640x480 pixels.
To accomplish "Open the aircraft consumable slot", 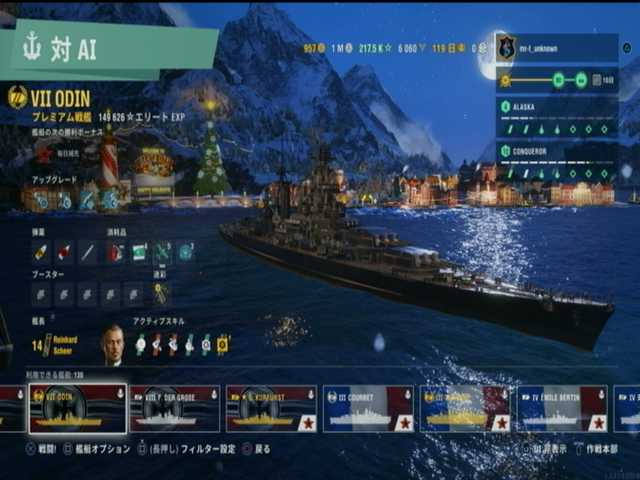I will [162, 252].
